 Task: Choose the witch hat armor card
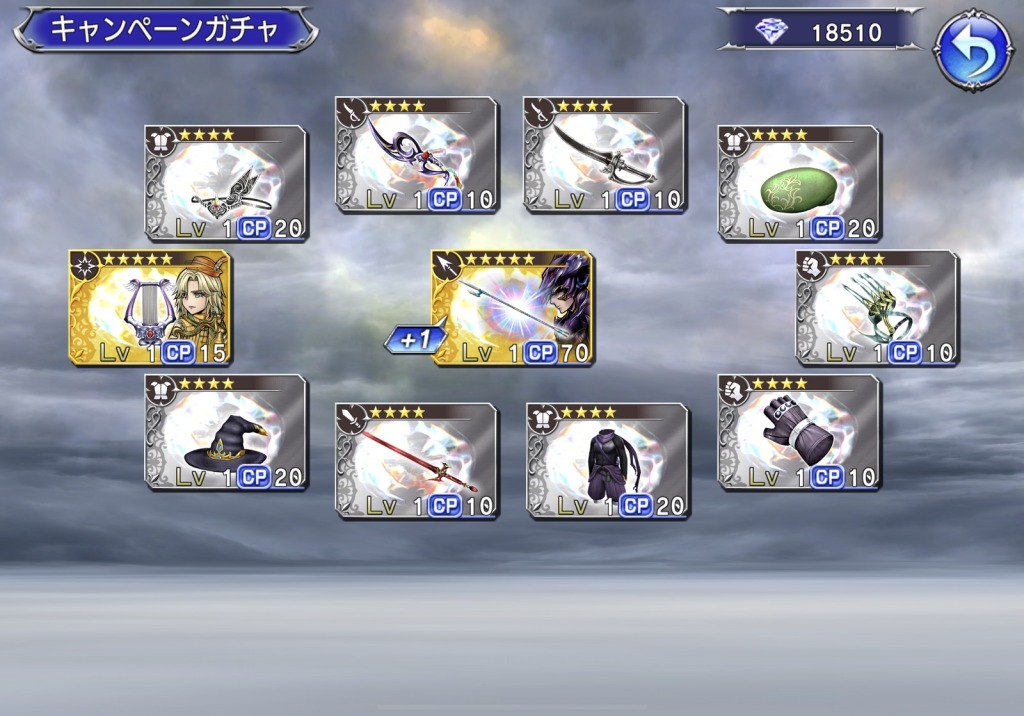pyautogui.click(x=226, y=432)
